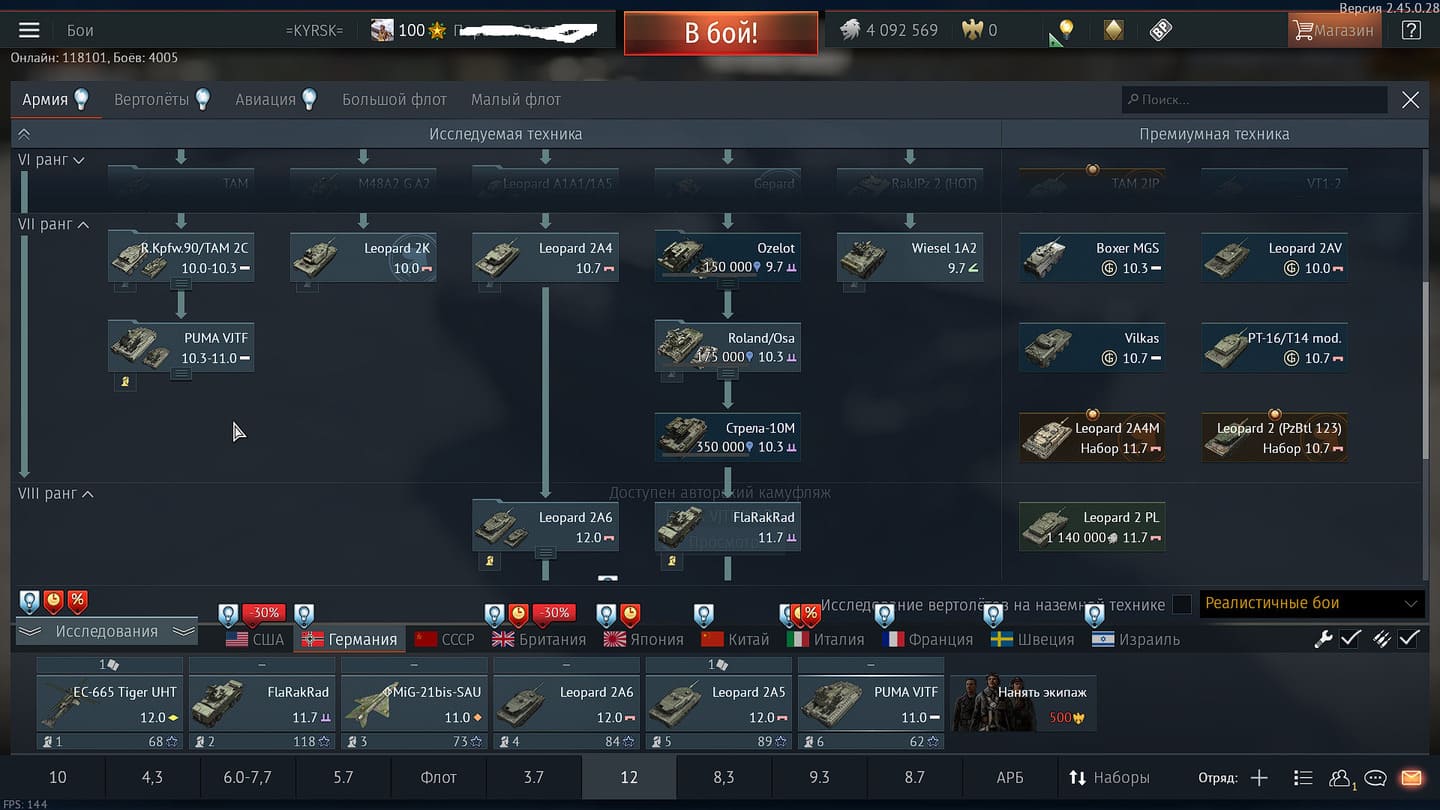Select the EC-665 Tiger UHT crew slot

[x=110, y=704]
